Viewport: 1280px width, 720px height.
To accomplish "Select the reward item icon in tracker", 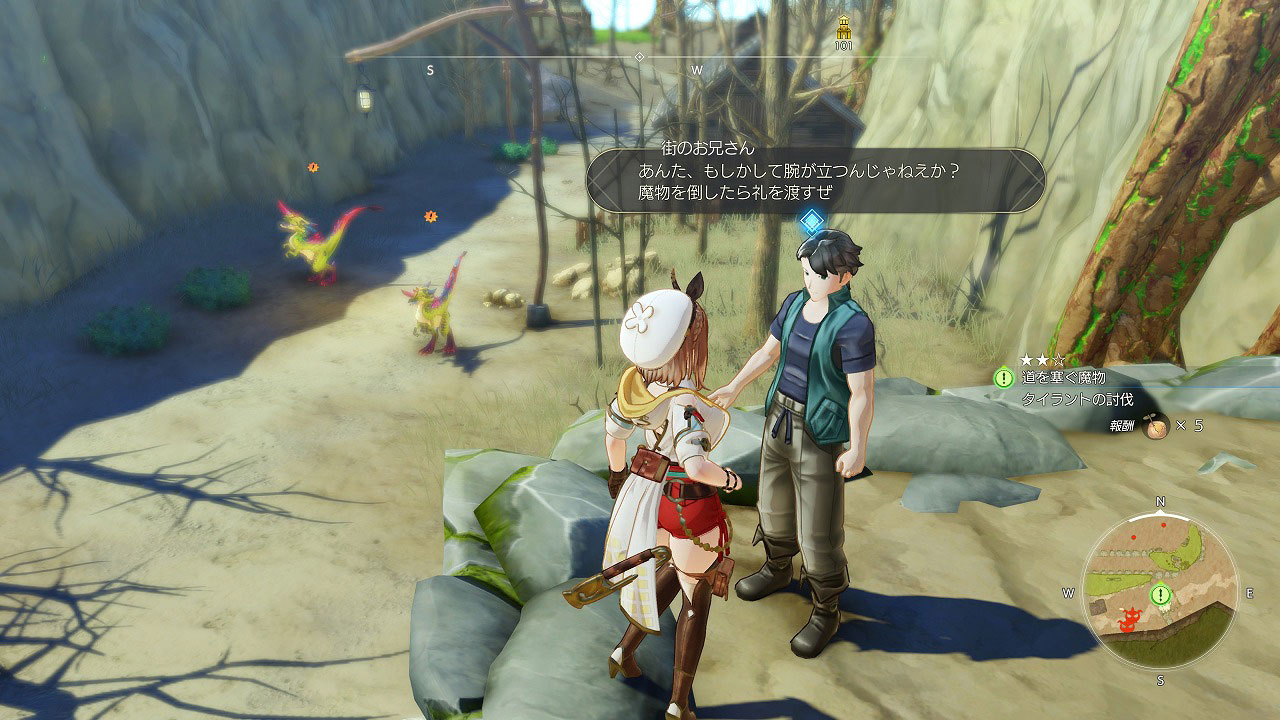I will click(1157, 426).
